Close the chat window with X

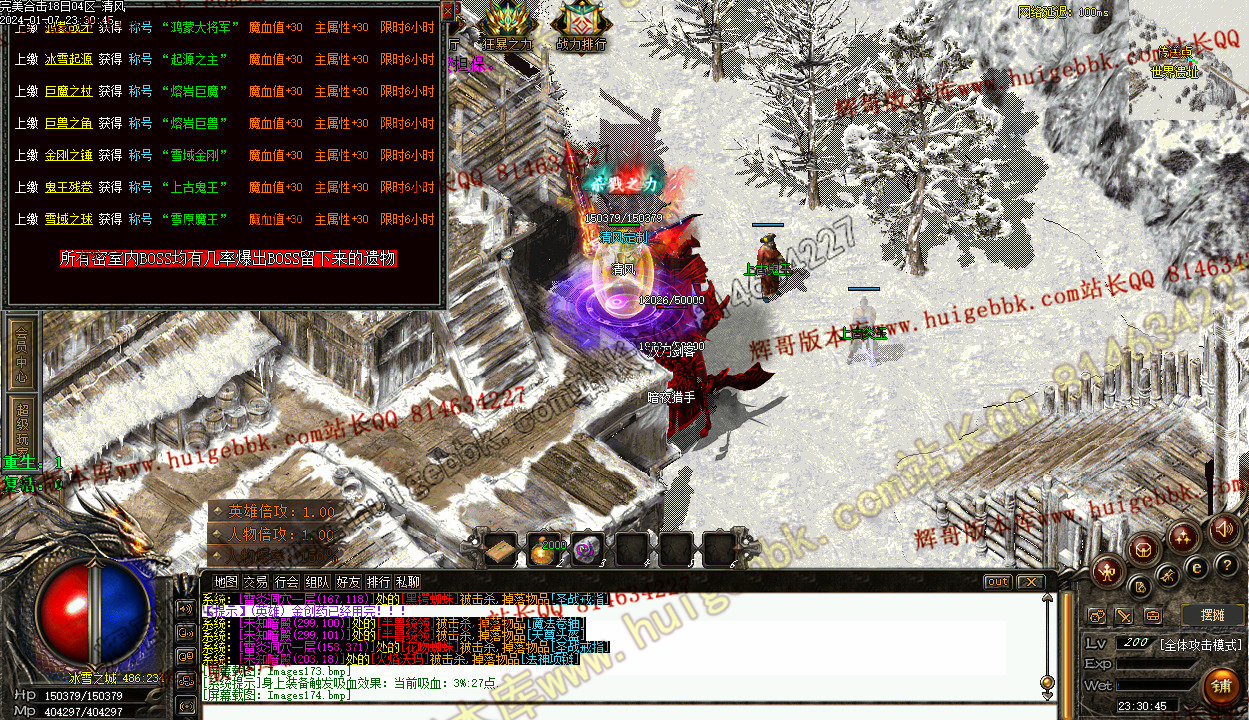click(1029, 582)
